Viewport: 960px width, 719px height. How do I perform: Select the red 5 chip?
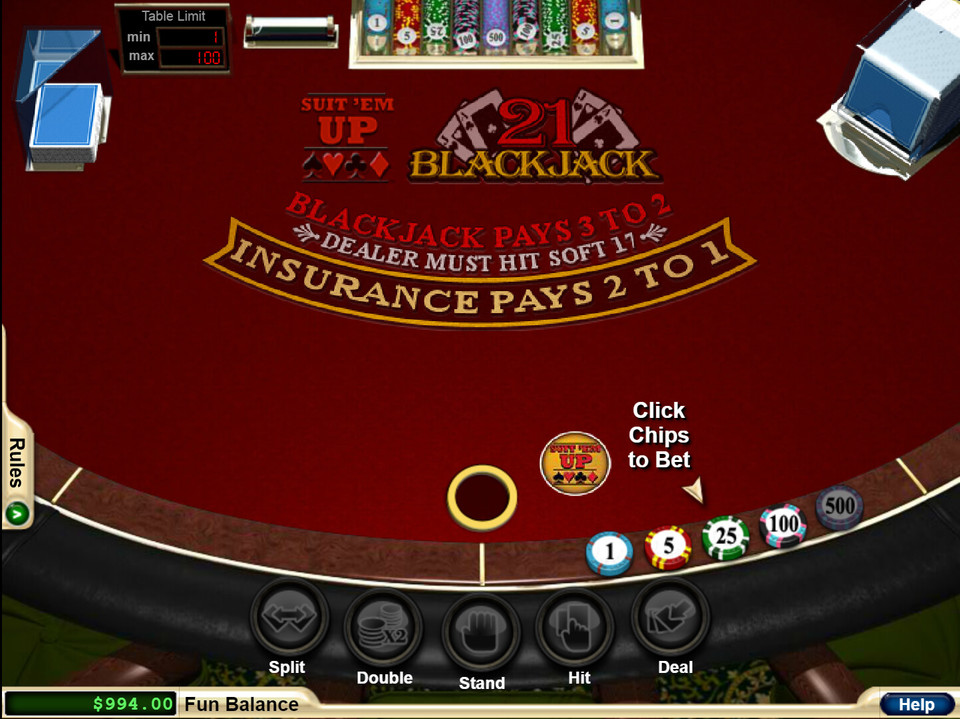pos(668,546)
